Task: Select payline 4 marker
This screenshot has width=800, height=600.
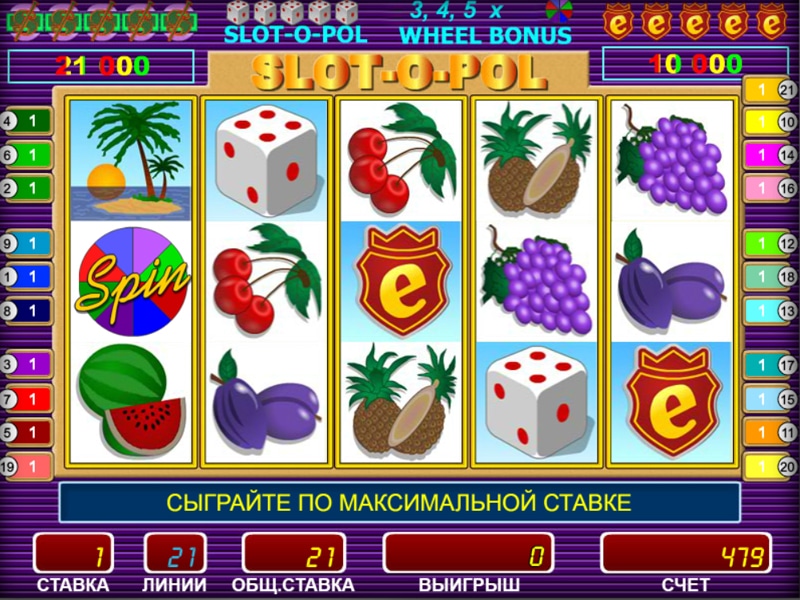Action: click(26, 122)
